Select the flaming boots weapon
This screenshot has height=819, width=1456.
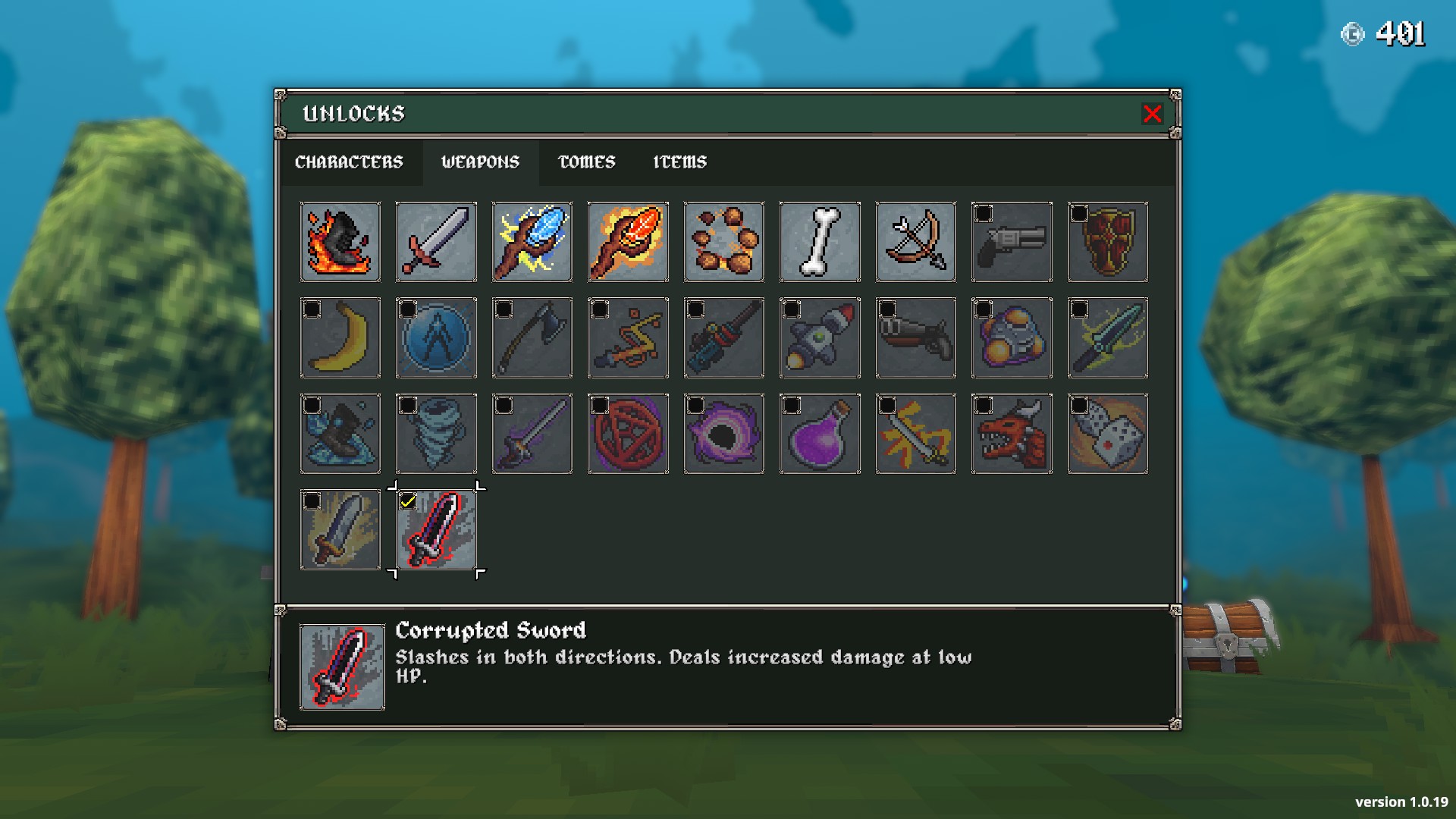coord(340,242)
